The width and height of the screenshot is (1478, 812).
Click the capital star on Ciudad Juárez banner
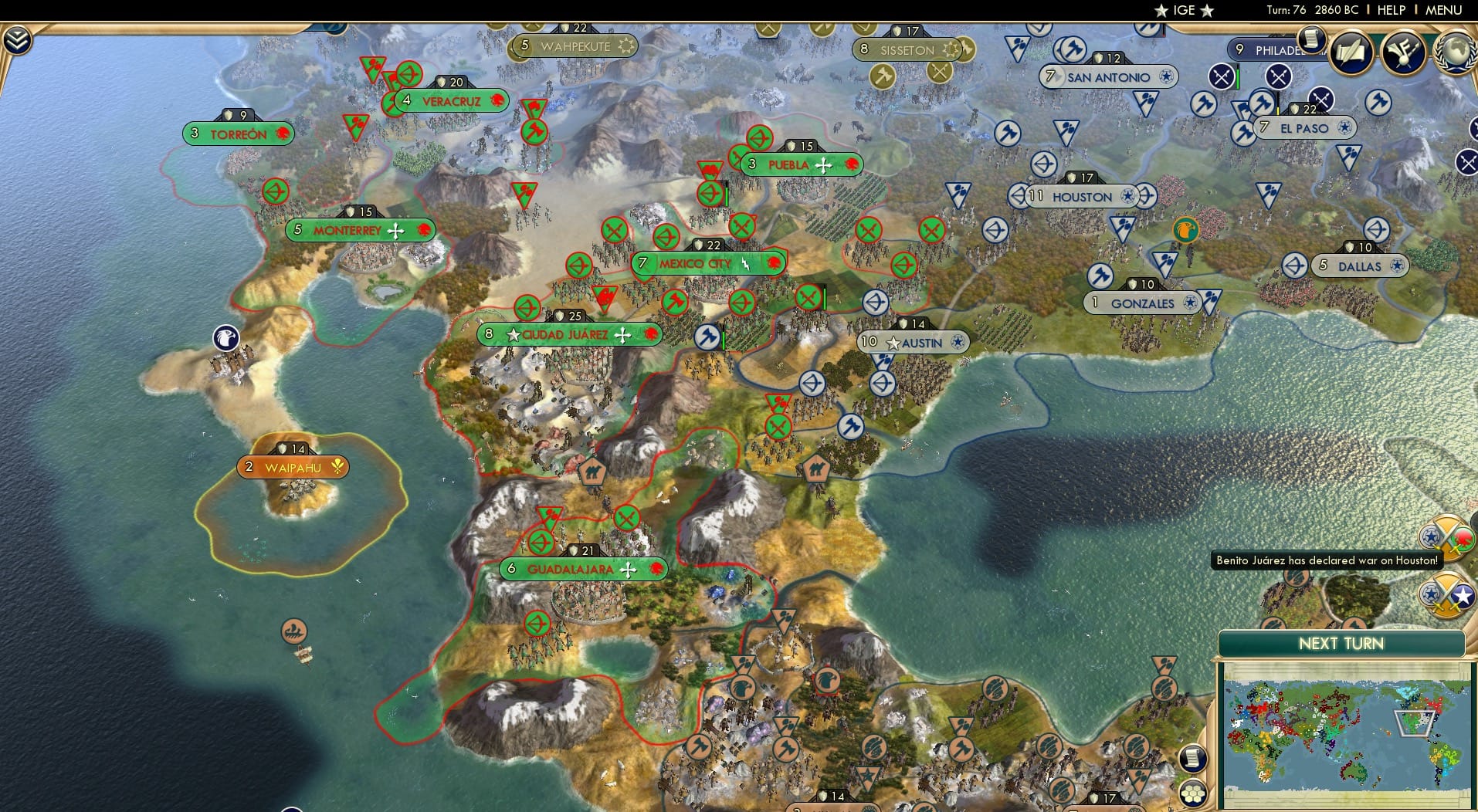[513, 335]
